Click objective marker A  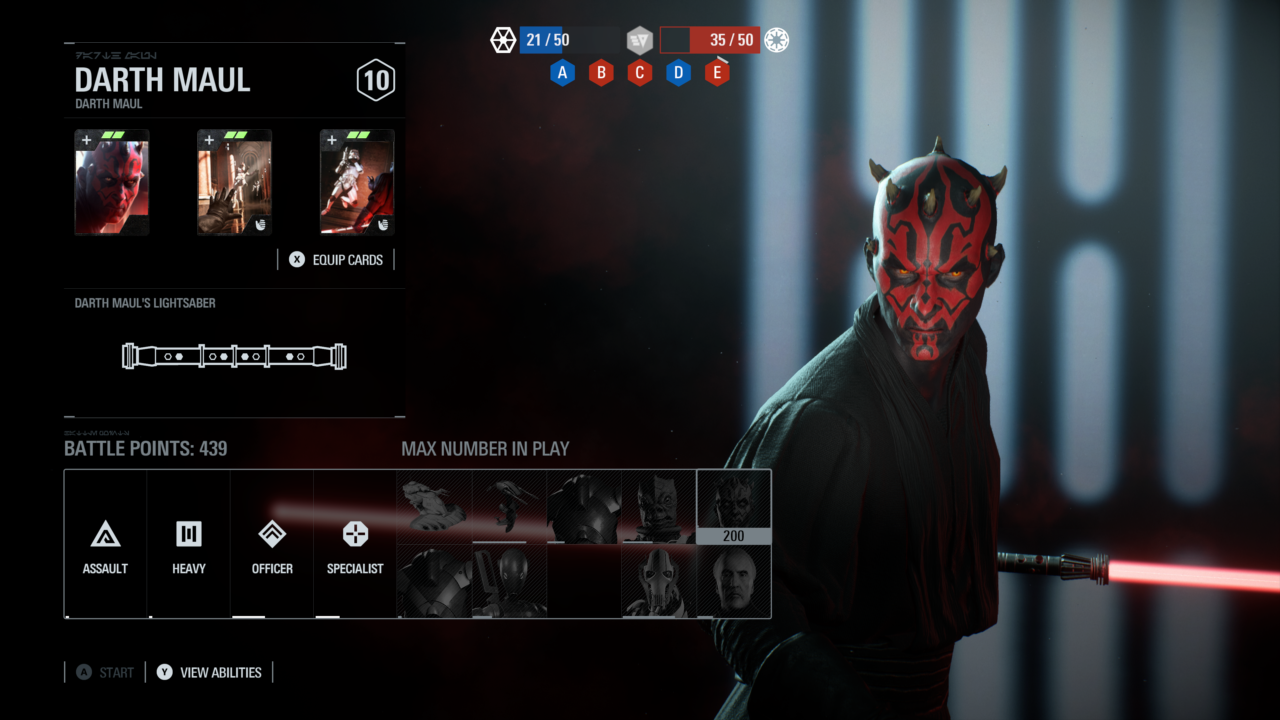point(562,72)
